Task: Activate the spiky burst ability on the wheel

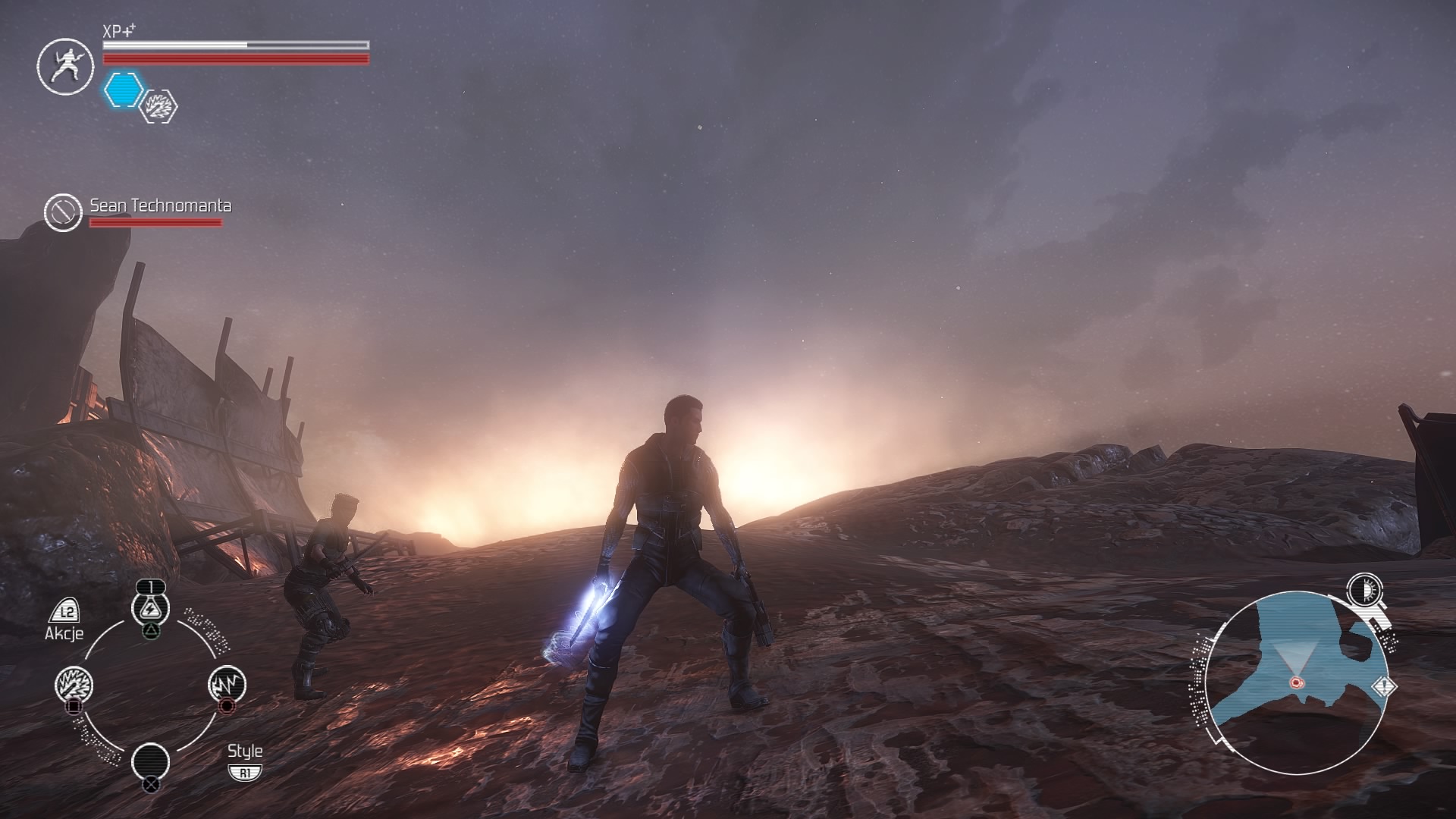Action: [74, 685]
